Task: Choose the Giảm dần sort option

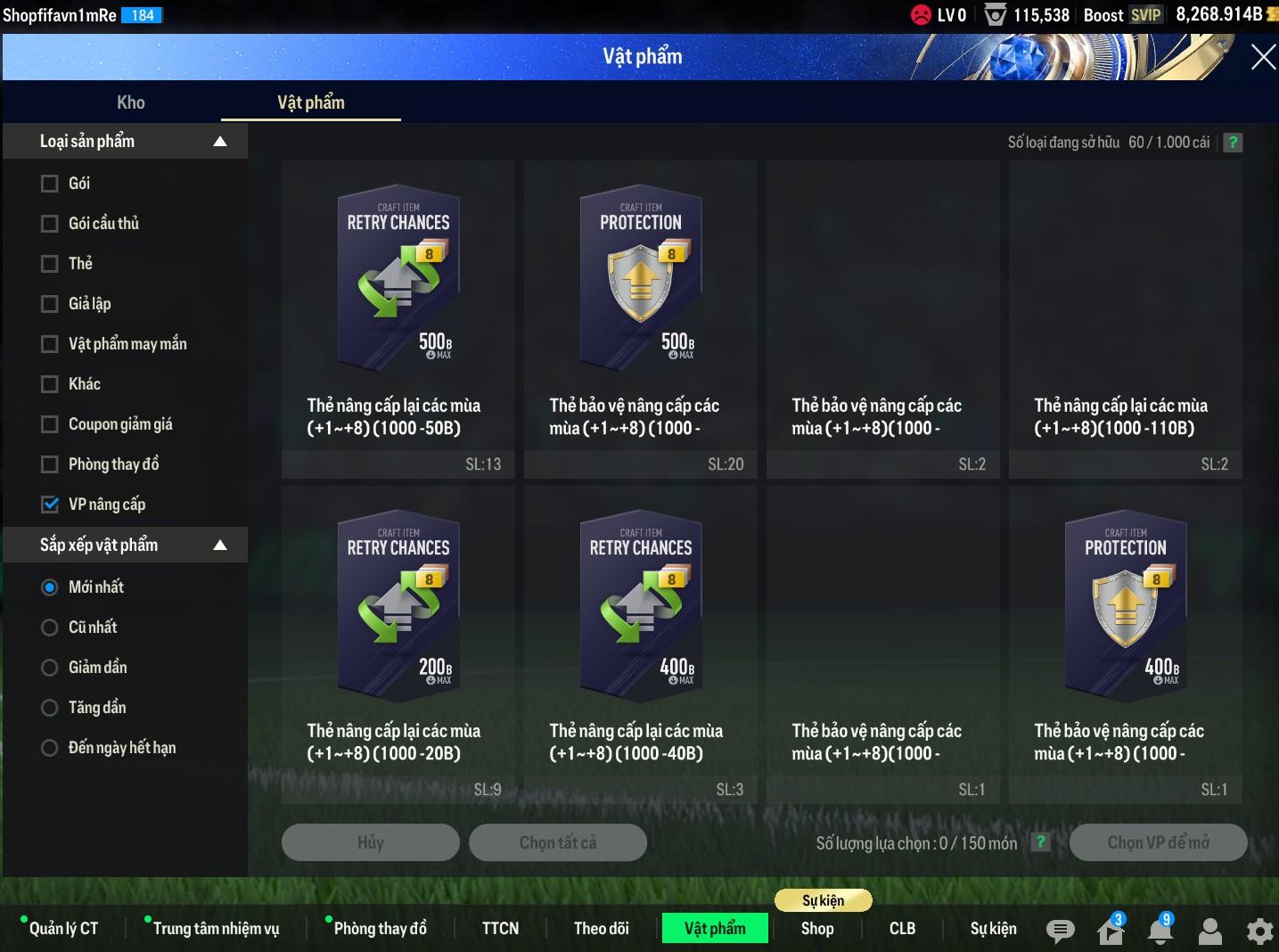Action: 50,668
